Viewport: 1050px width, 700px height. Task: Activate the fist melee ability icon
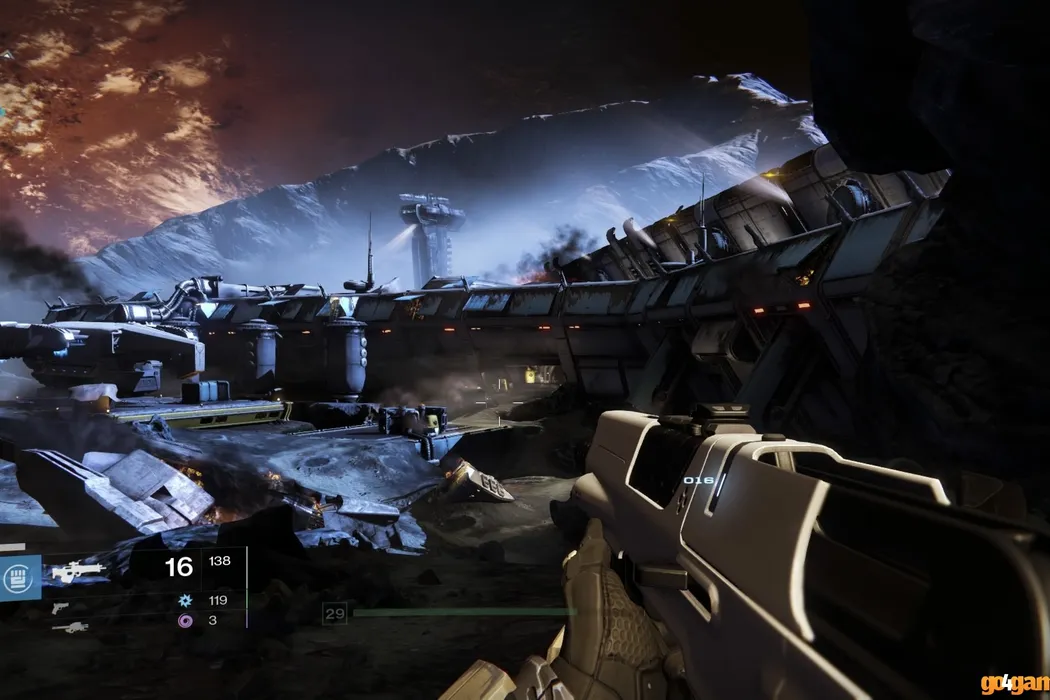tap(20, 577)
